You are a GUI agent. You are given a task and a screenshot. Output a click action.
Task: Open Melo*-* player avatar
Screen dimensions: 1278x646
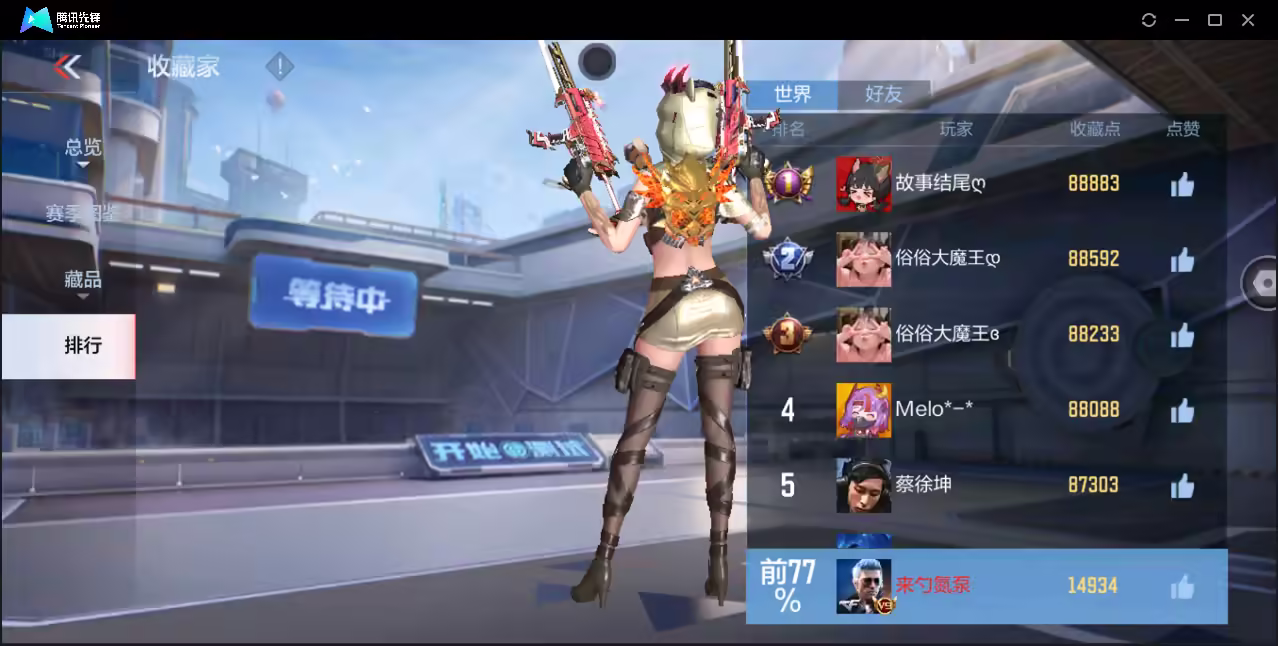(863, 410)
